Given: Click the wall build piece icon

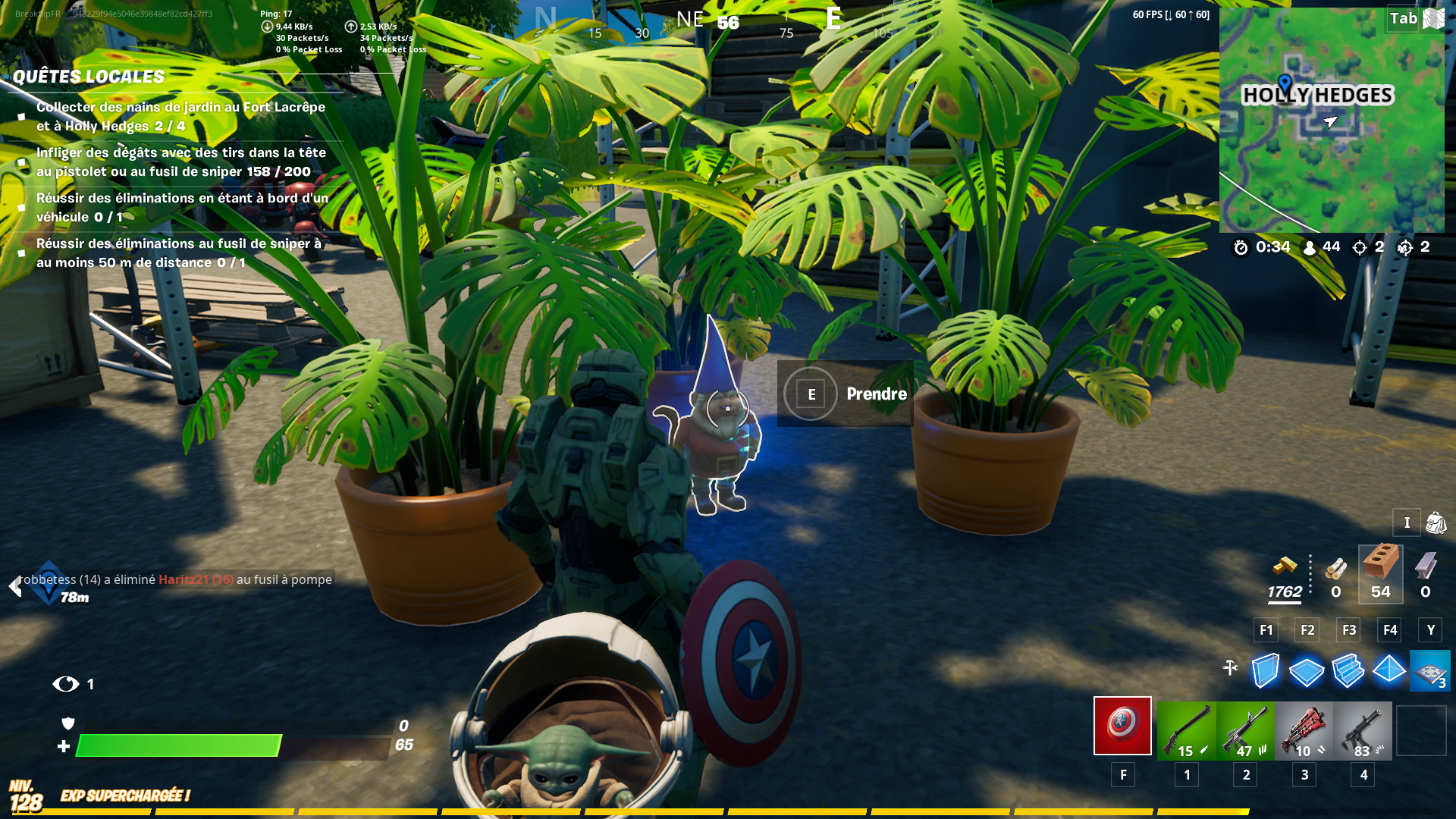Looking at the screenshot, I should tap(1265, 670).
